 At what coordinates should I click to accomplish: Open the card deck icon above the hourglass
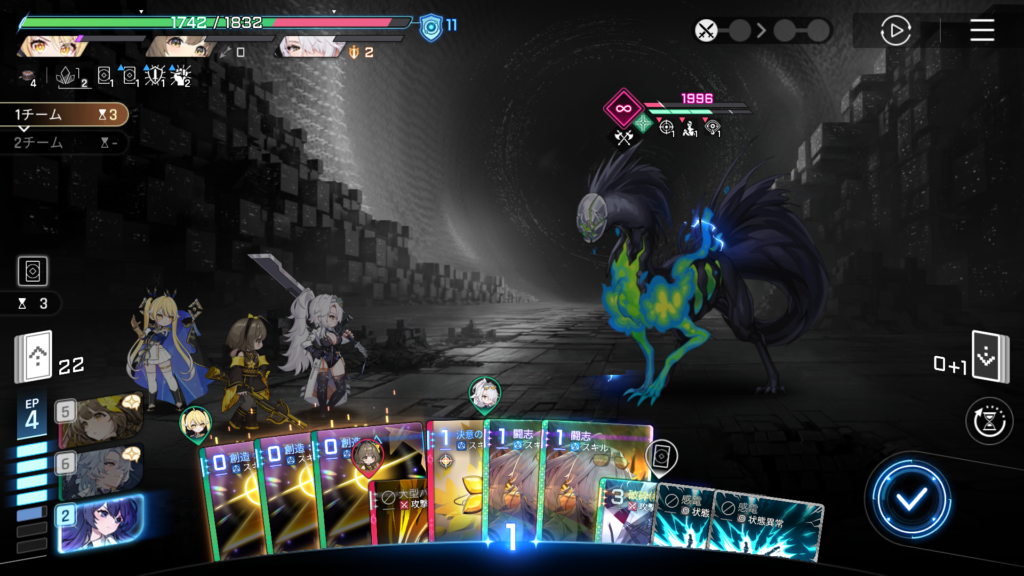(x=33, y=271)
